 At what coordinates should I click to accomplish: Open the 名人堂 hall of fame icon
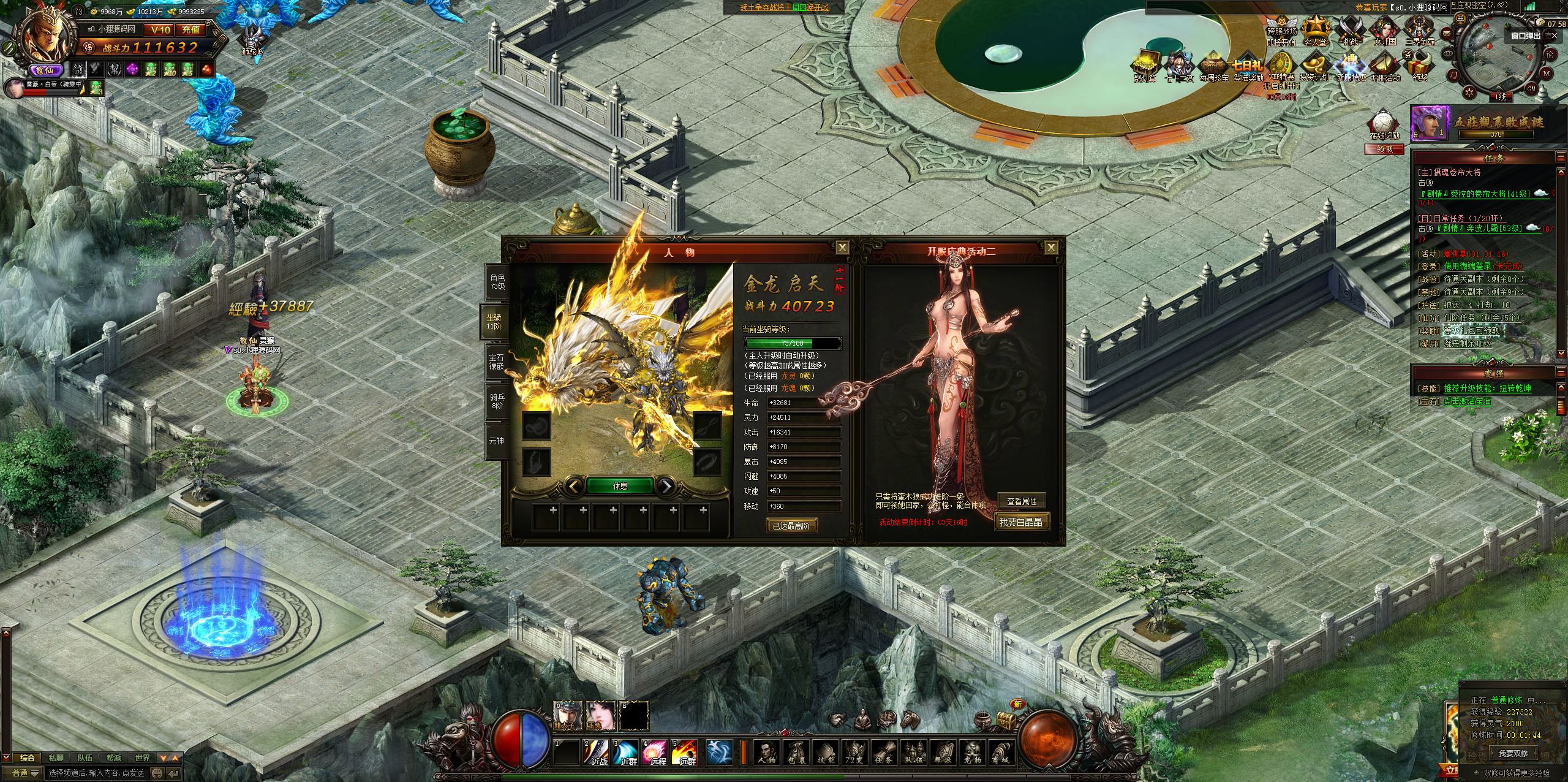tap(1314, 32)
